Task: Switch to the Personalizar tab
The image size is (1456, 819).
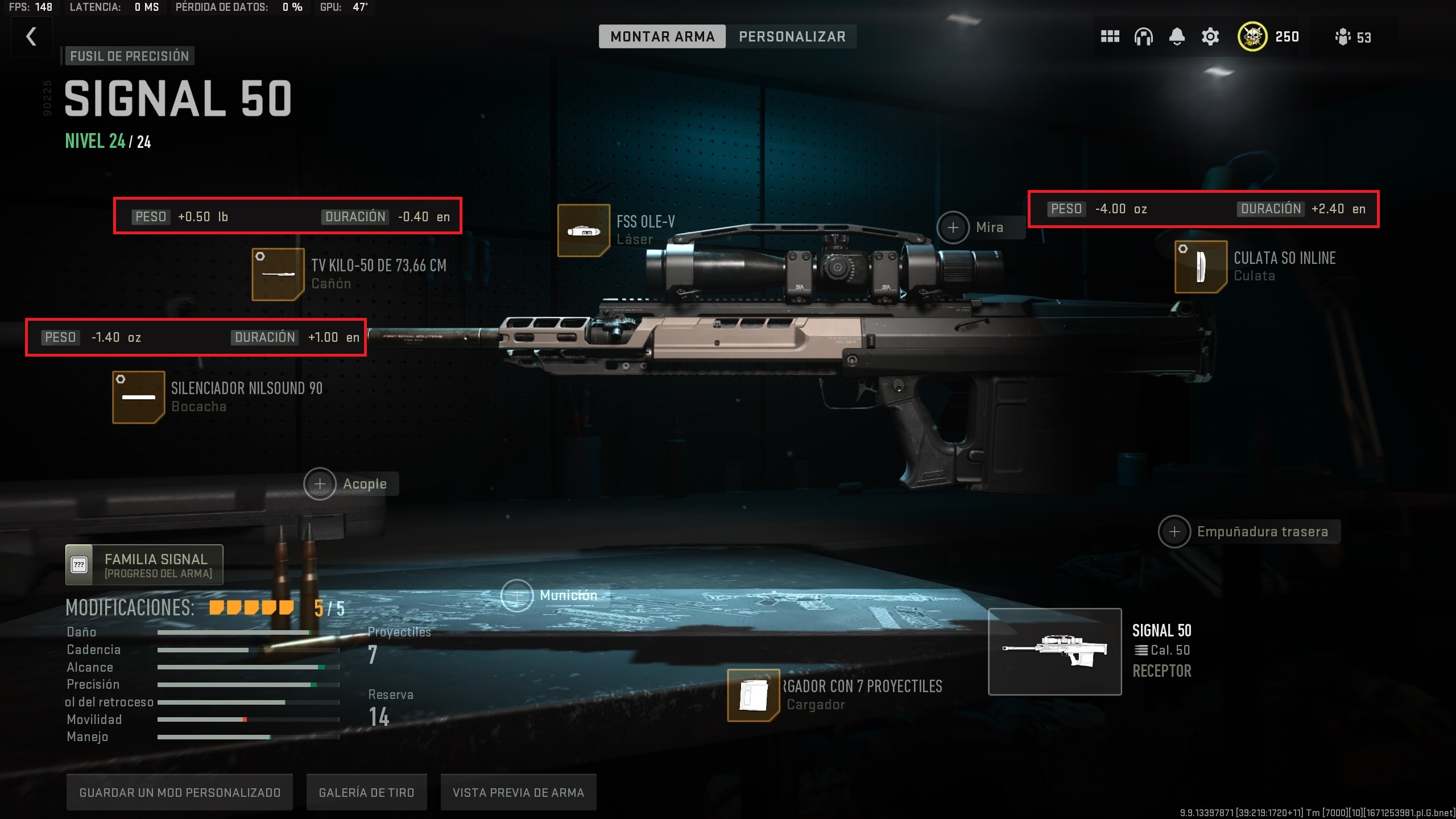Action: pyautogui.click(x=792, y=36)
